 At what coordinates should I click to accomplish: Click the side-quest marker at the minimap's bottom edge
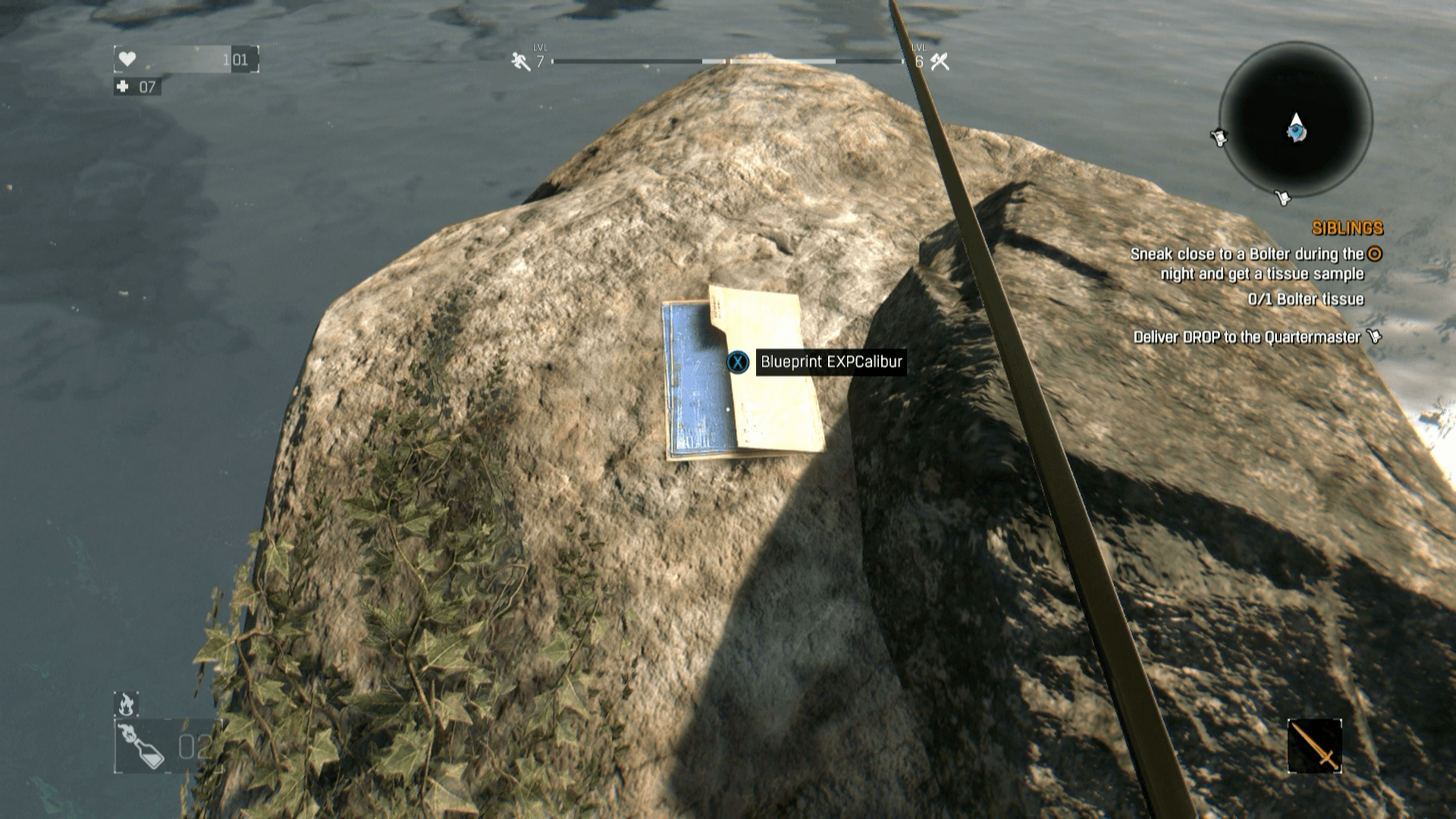(x=1282, y=199)
